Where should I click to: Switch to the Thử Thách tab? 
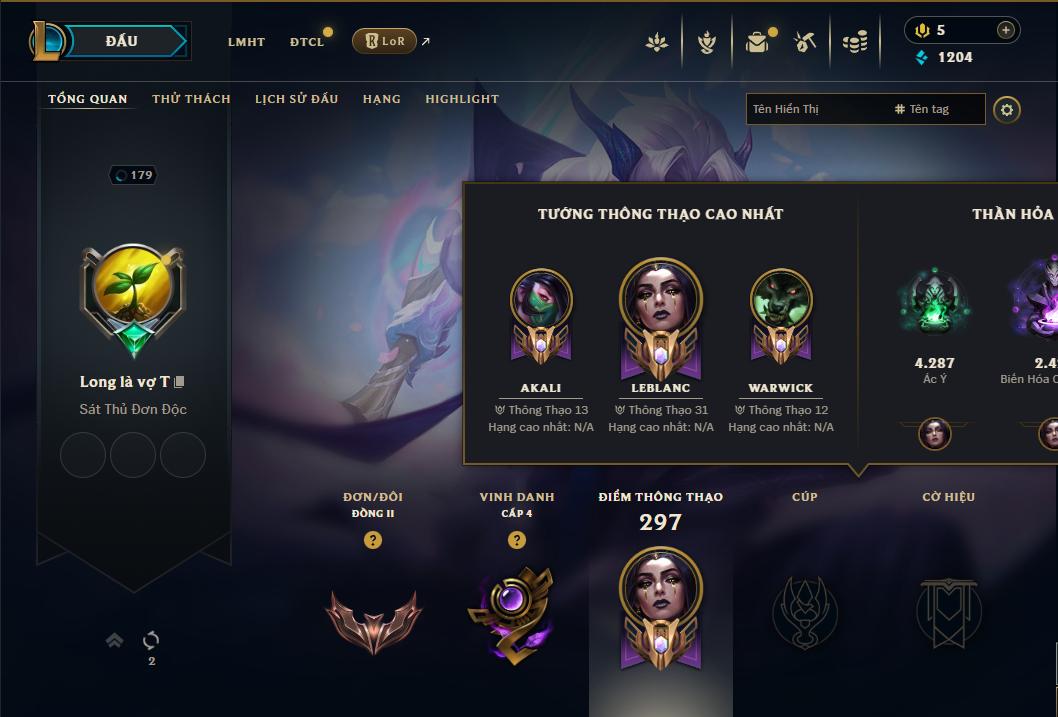(x=191, y=99)
